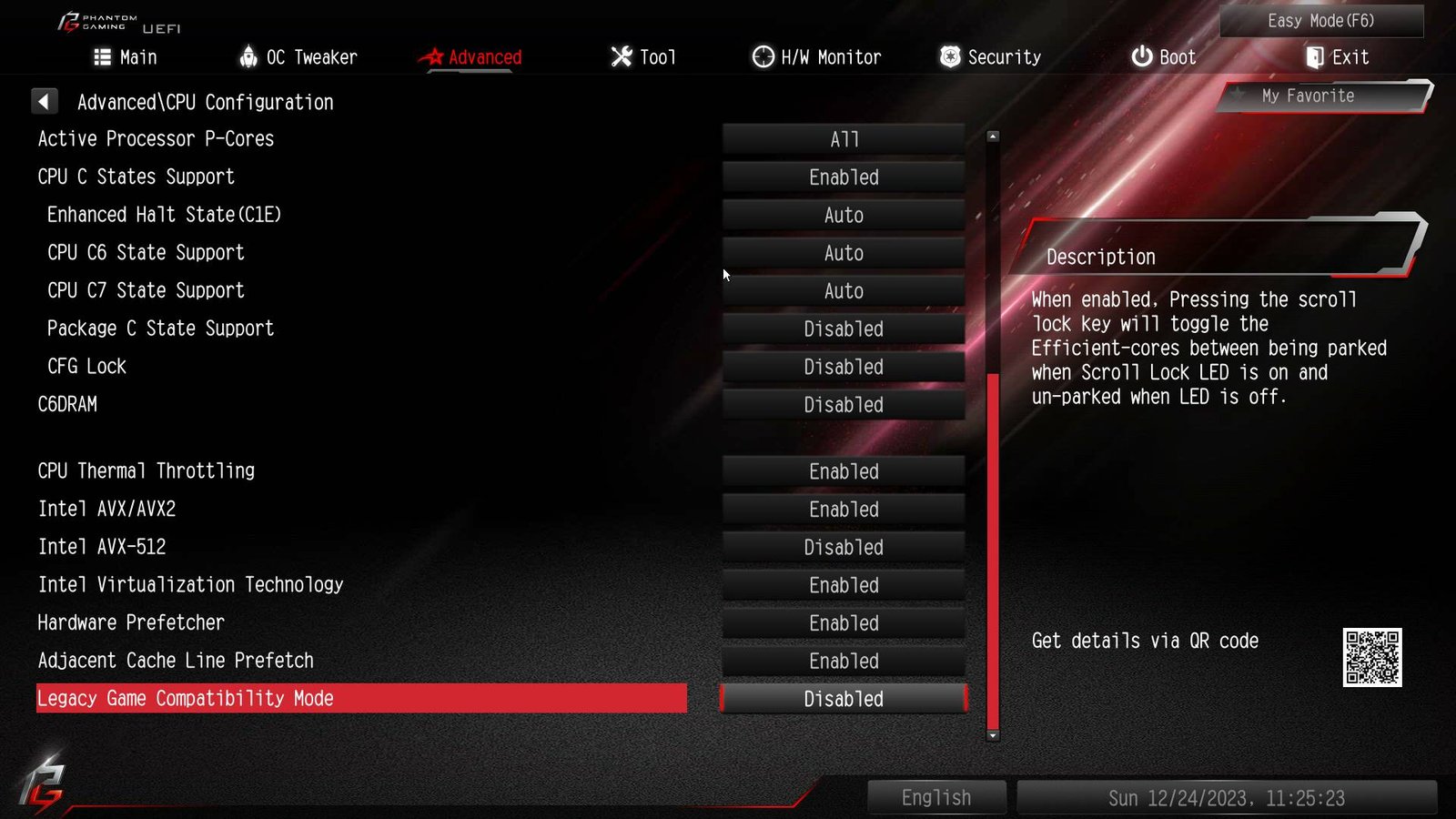Open the Boot tab
The height and width of the screenshot is (819, 1456).
[1163, 57]
